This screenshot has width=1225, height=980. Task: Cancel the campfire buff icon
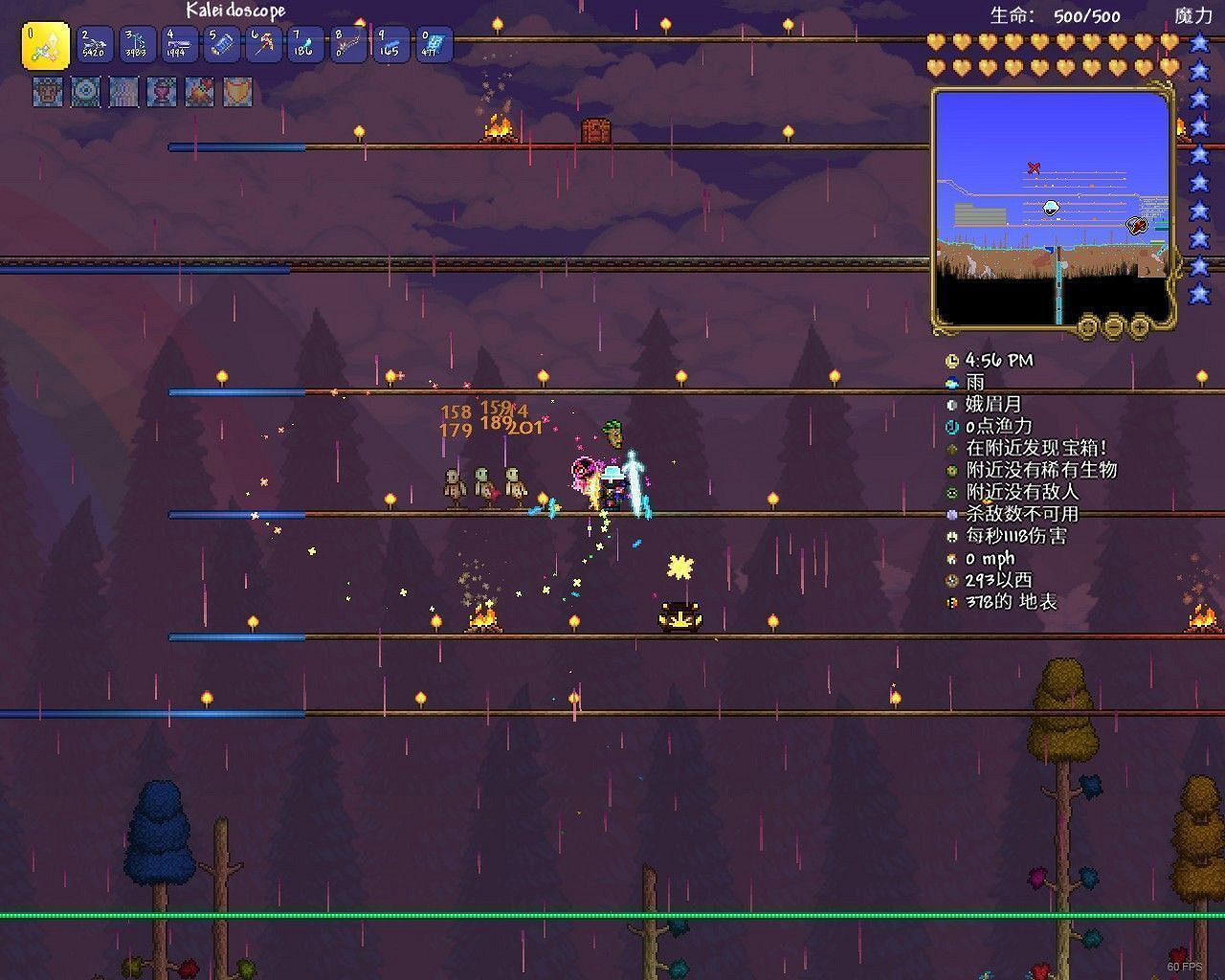pos(197,92)
